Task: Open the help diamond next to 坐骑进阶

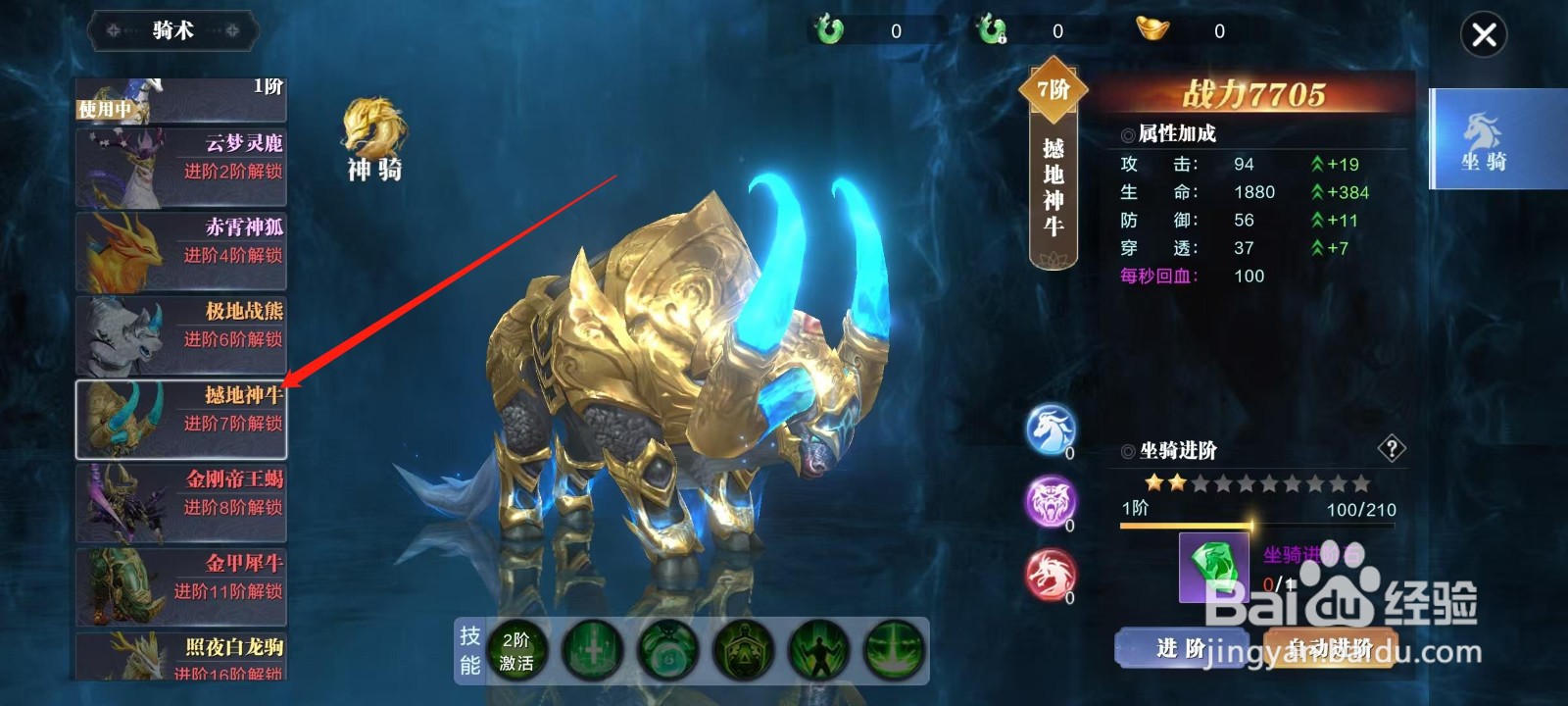Action: (x=1391, y=450)
